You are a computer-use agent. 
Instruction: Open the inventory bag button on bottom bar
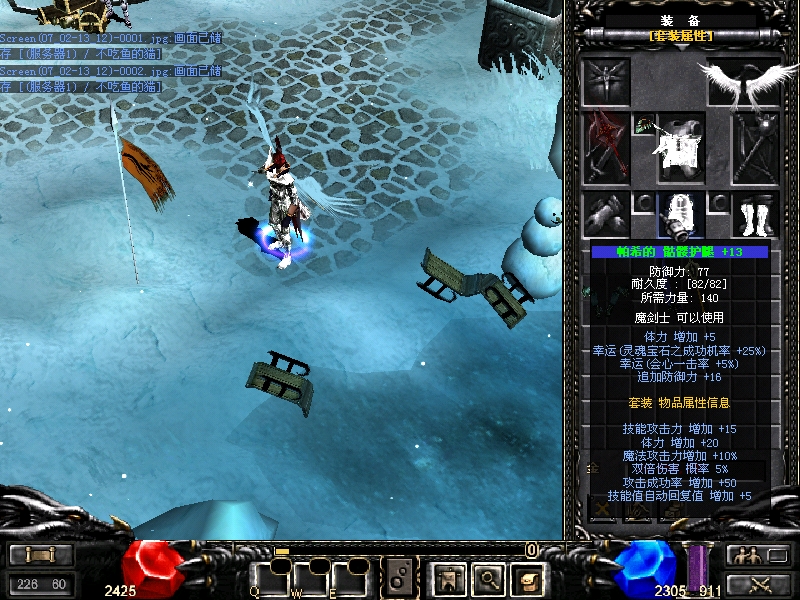(527, 577)
